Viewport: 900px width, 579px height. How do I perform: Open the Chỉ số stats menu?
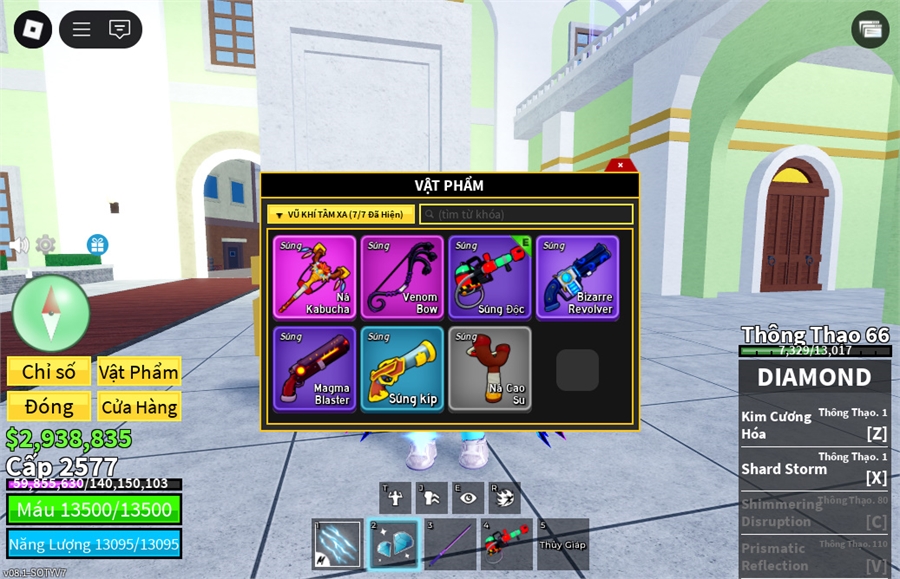pos(49,372)
